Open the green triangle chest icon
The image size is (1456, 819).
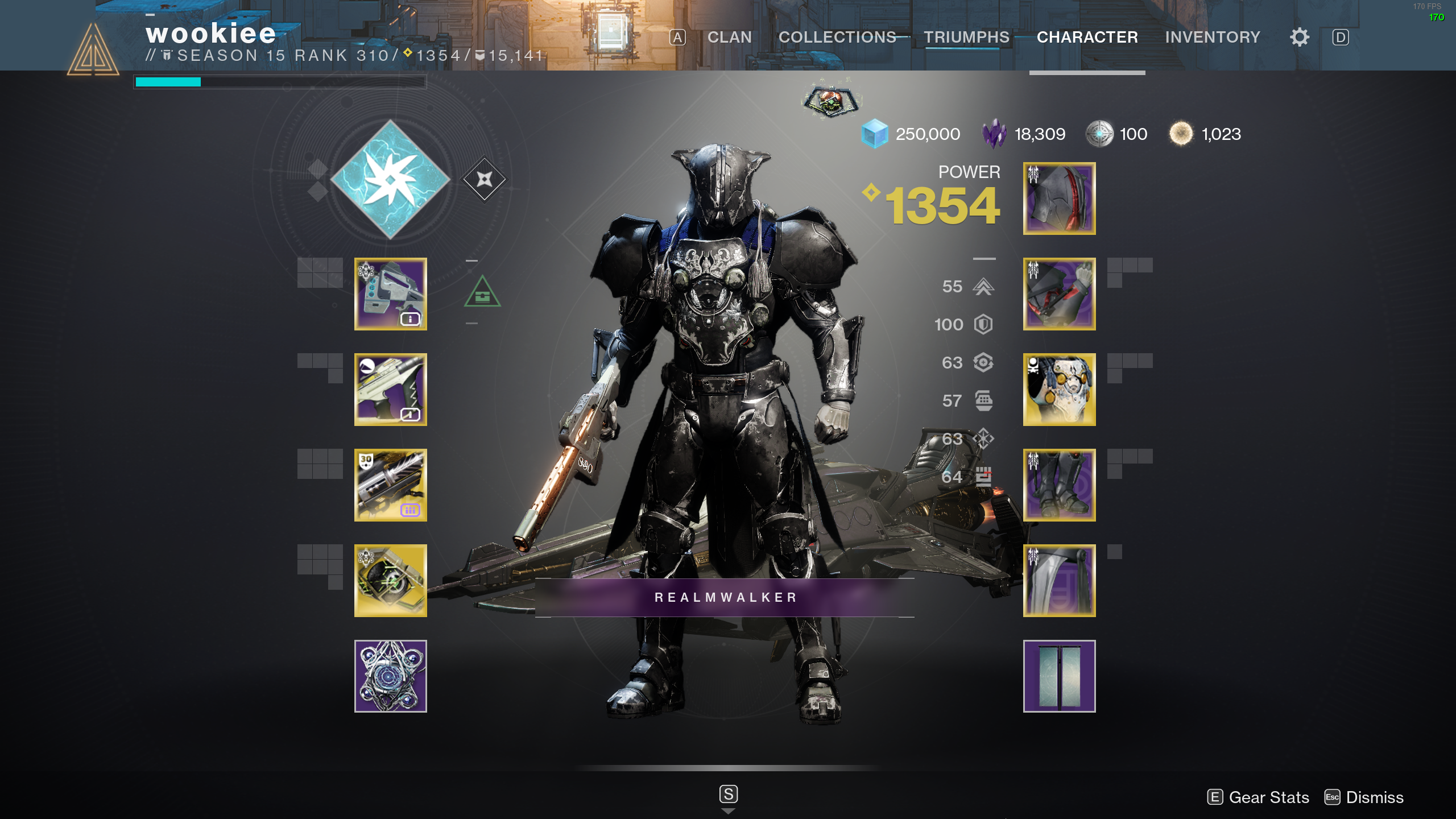pos(482,292)
